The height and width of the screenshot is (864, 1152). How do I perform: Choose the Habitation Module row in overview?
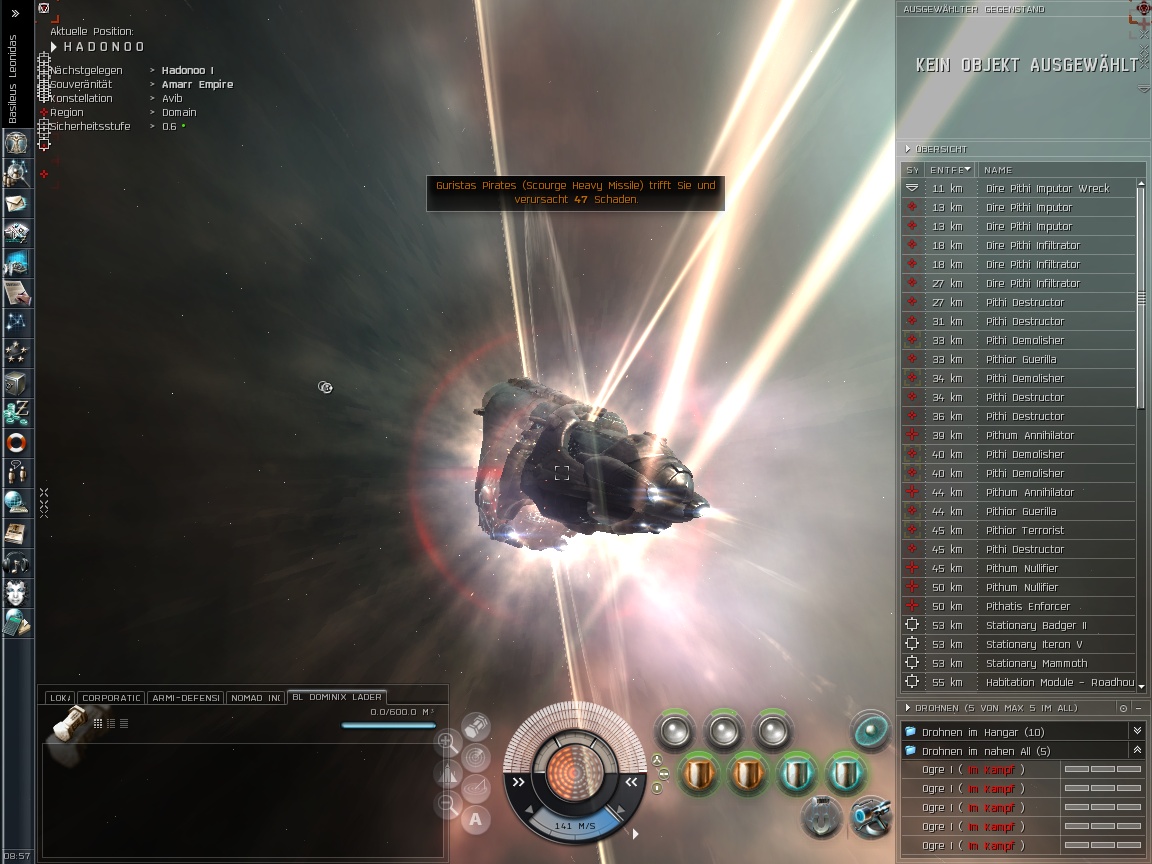pyautogui.click(x=1059, y=682)
